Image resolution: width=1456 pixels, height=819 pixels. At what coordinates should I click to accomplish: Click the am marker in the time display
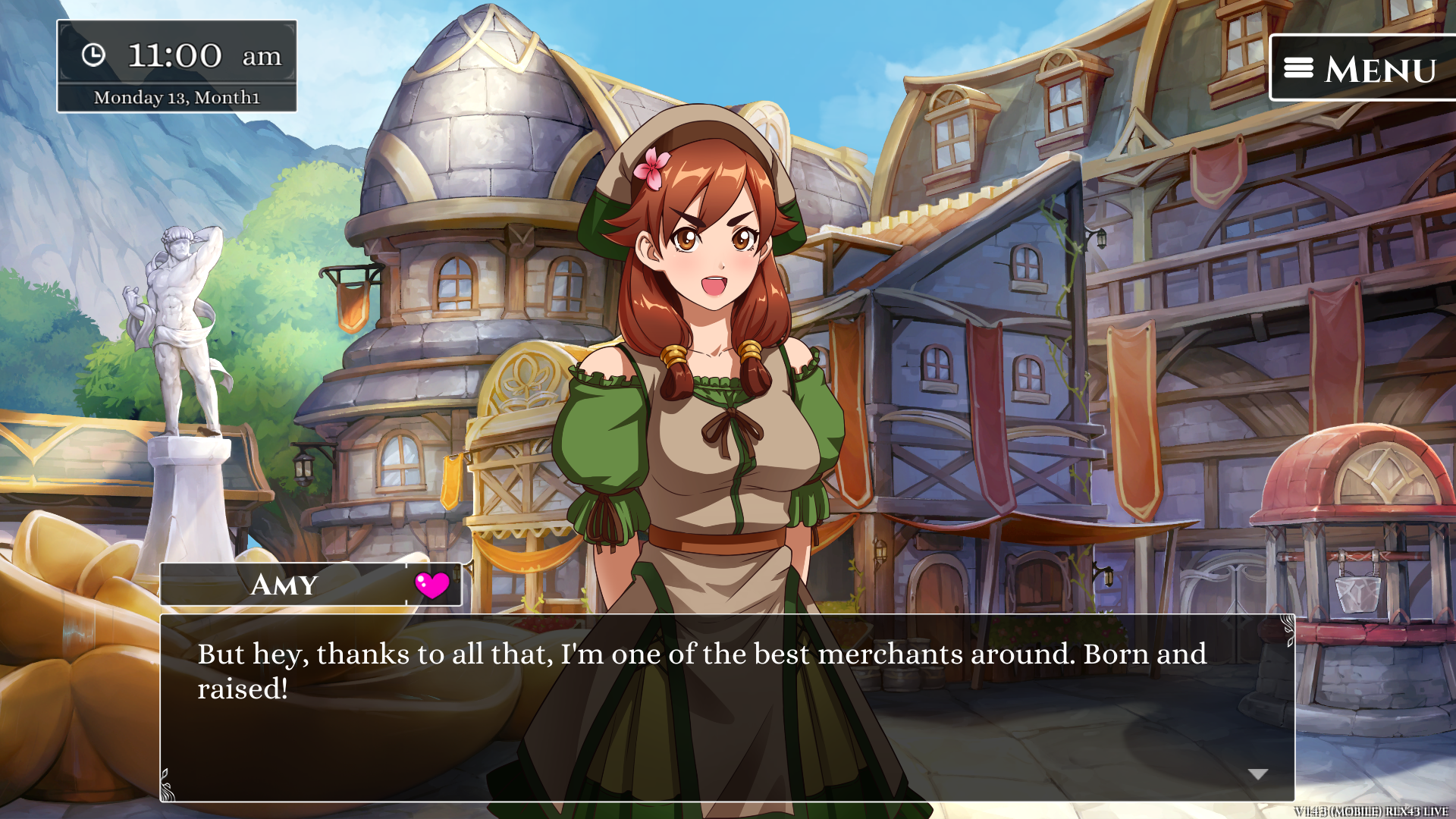(x=262, y=57)
